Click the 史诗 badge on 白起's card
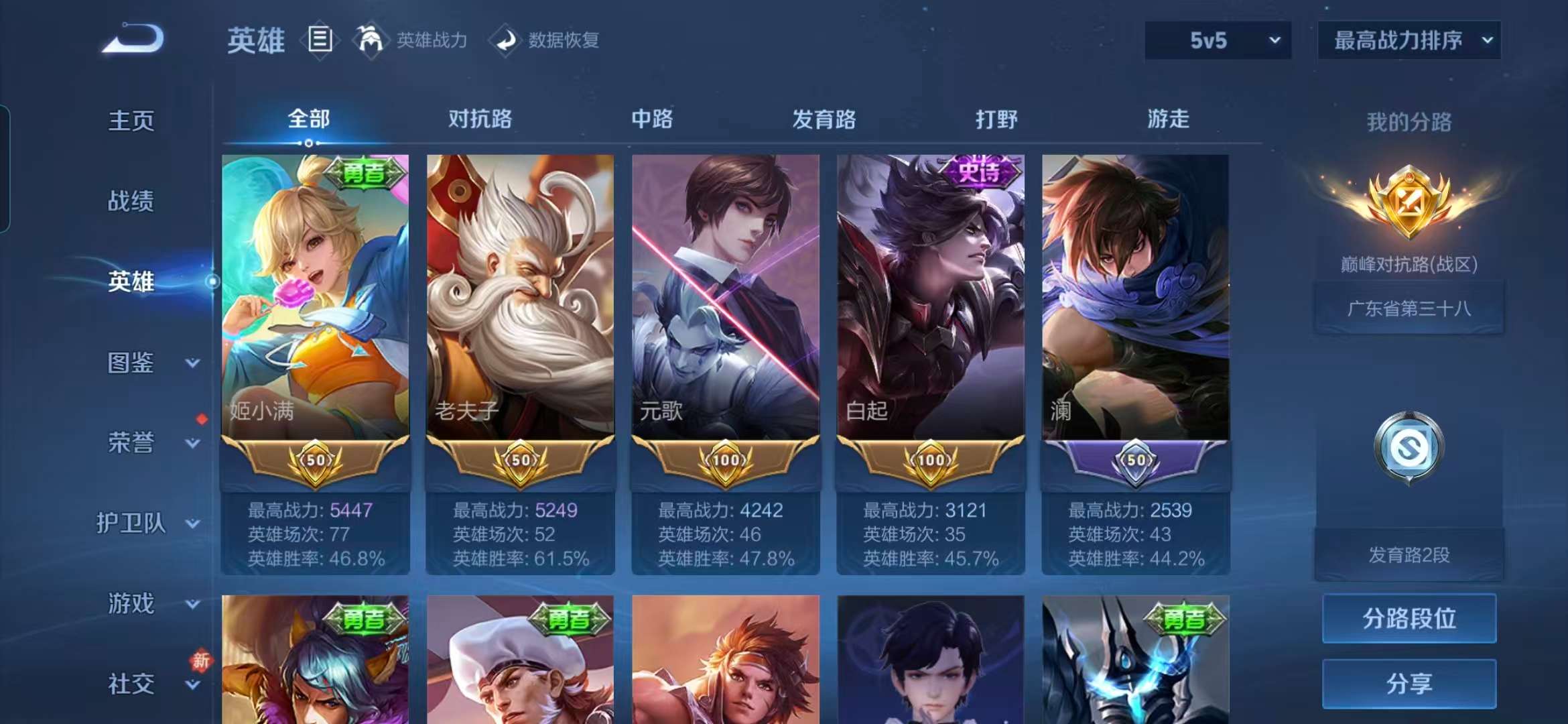Image resolution: width=1568 pixels, height=724 pixels. click(x=977, y=173)
